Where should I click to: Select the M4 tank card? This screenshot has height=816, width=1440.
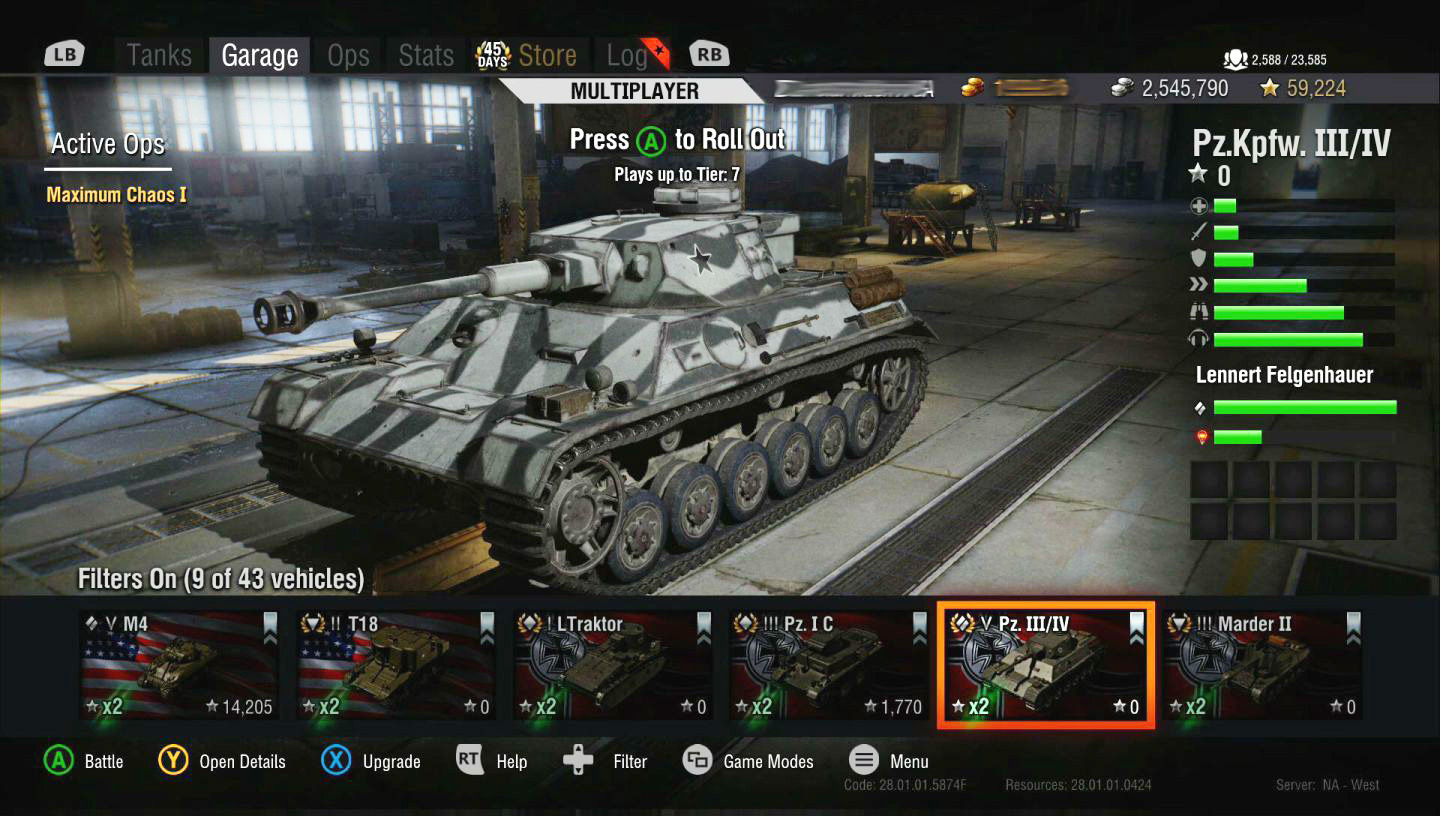[x=179, y=665]
